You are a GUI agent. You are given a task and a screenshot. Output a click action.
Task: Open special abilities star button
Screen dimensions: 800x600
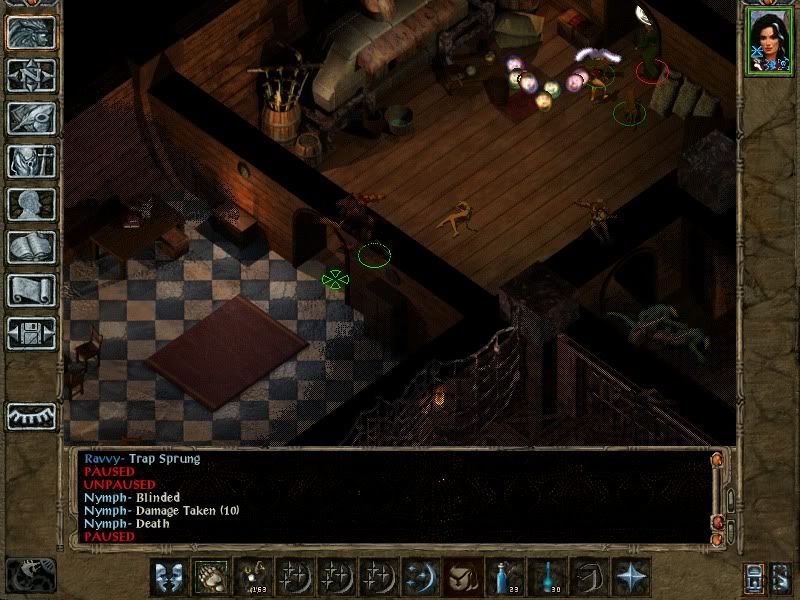click(632, 577)
